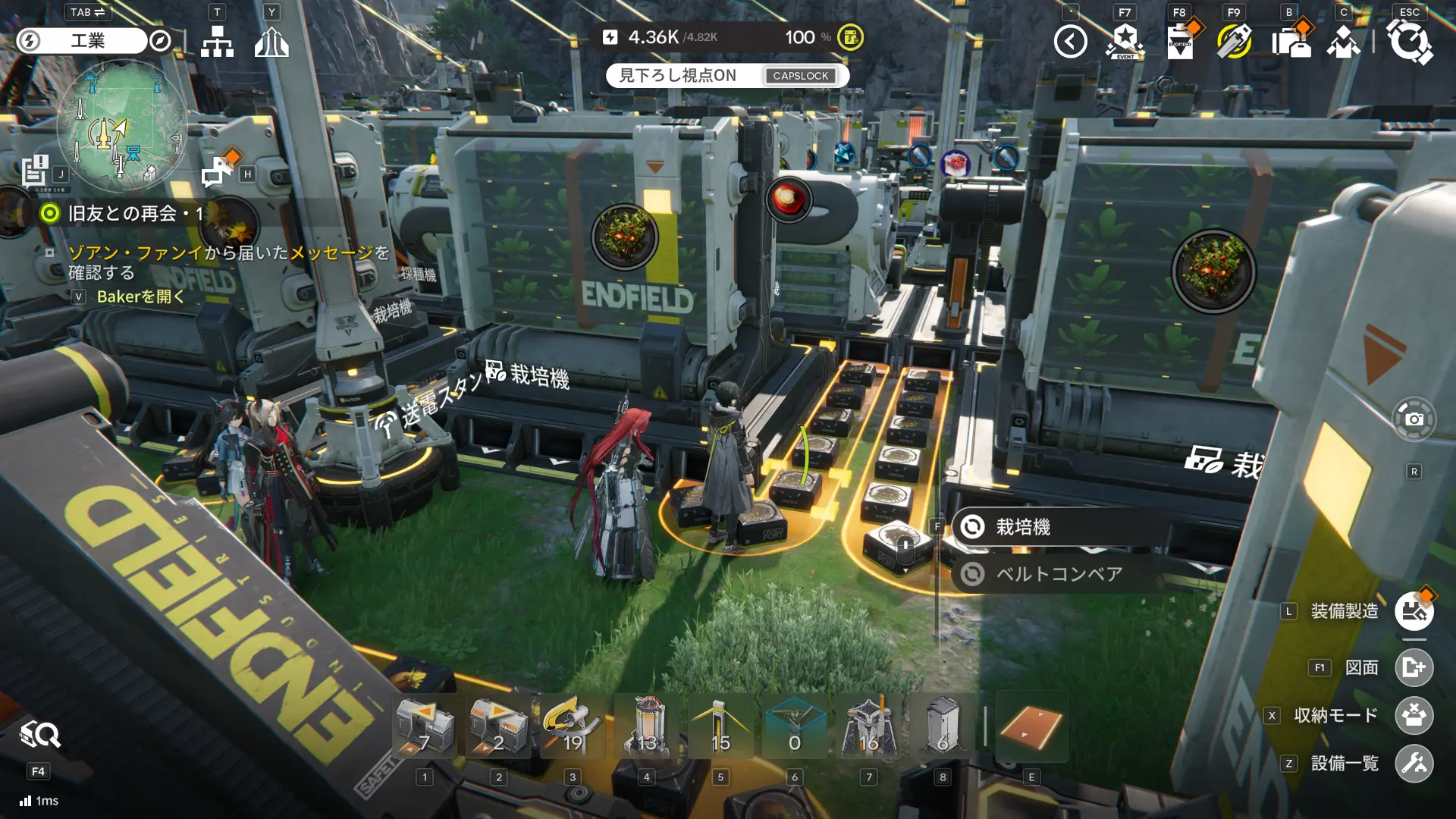This screenshot has width=1456, height=819.
Task: Open the Event star badge menu
Action: point(1125,42)
